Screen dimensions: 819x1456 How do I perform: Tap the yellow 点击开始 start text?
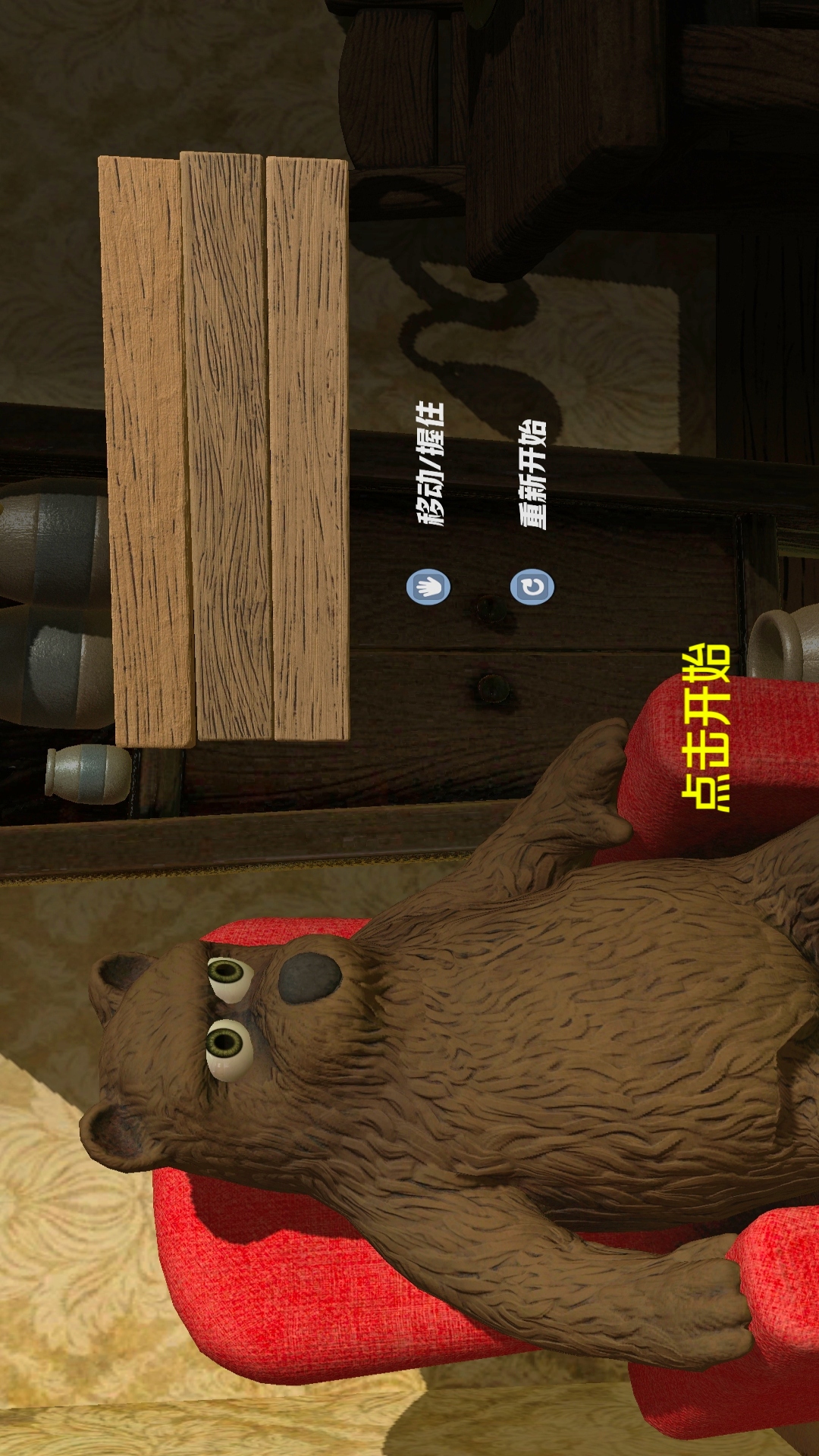[x=707, y=728]
